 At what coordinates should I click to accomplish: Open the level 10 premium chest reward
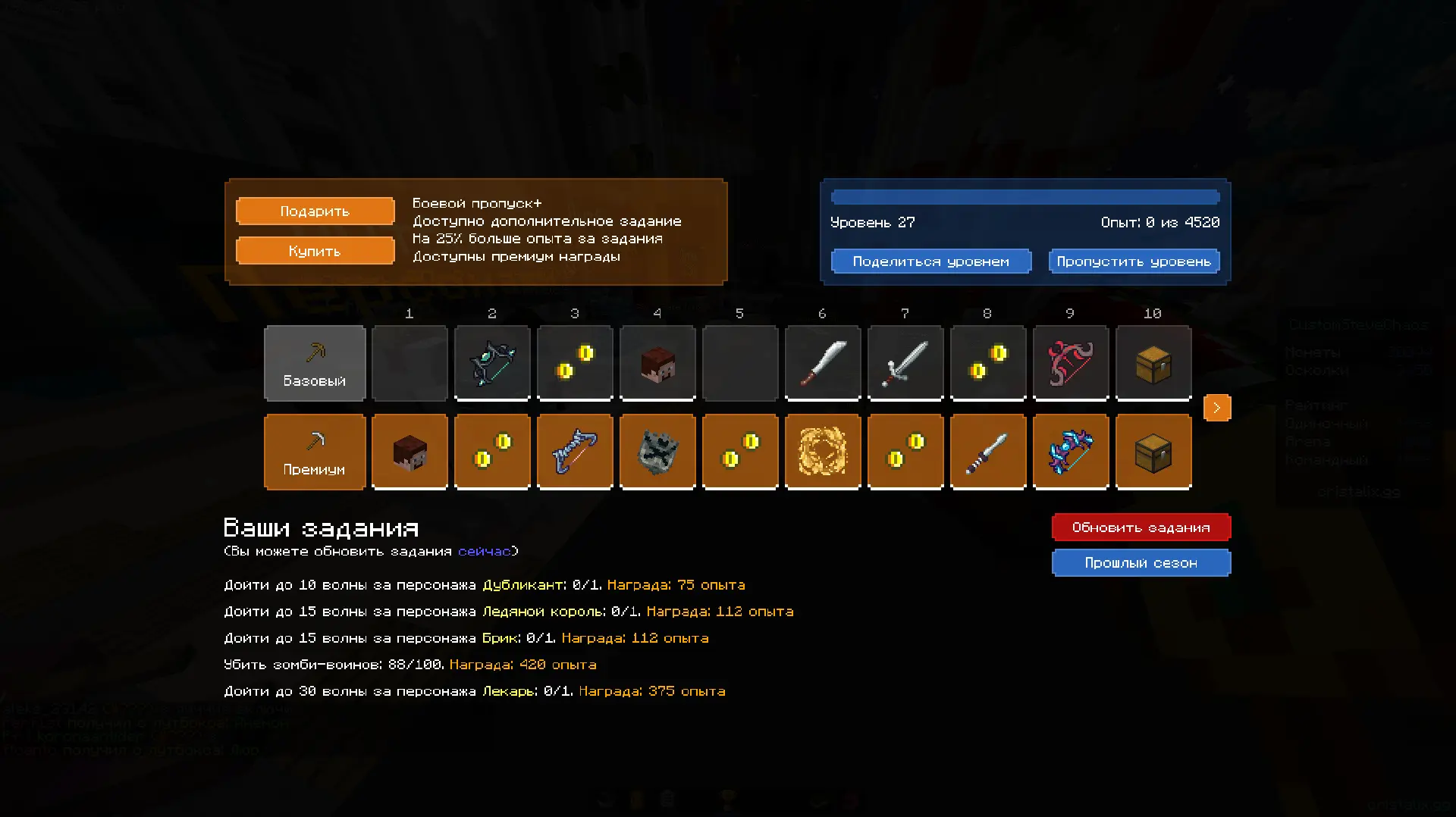[x=1153, y=452]
